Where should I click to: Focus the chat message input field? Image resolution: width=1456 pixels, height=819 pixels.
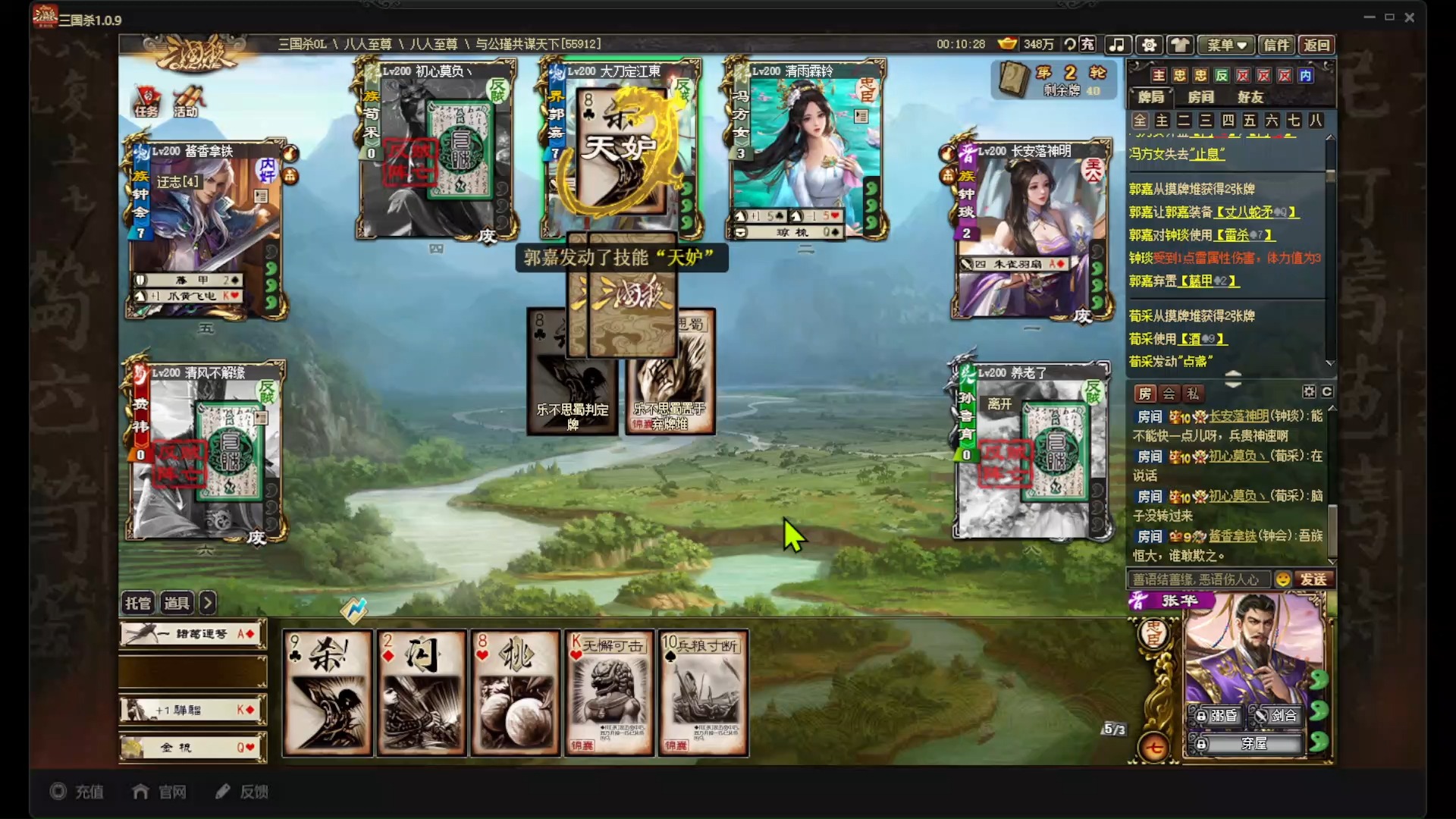(x=1198, y=579)
